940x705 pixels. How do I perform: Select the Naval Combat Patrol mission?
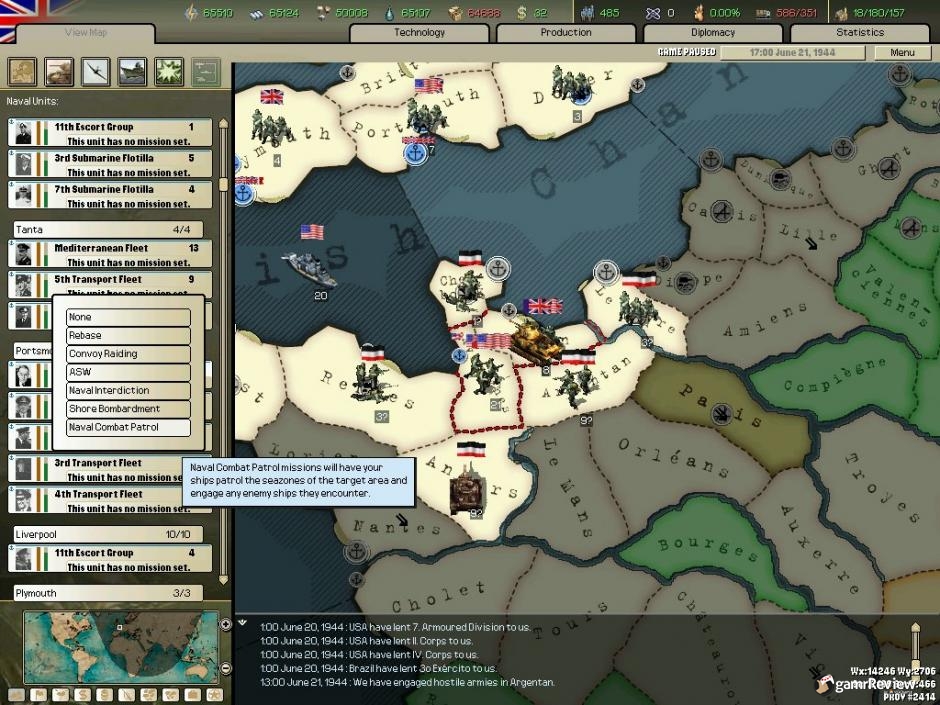coord(128,427)
